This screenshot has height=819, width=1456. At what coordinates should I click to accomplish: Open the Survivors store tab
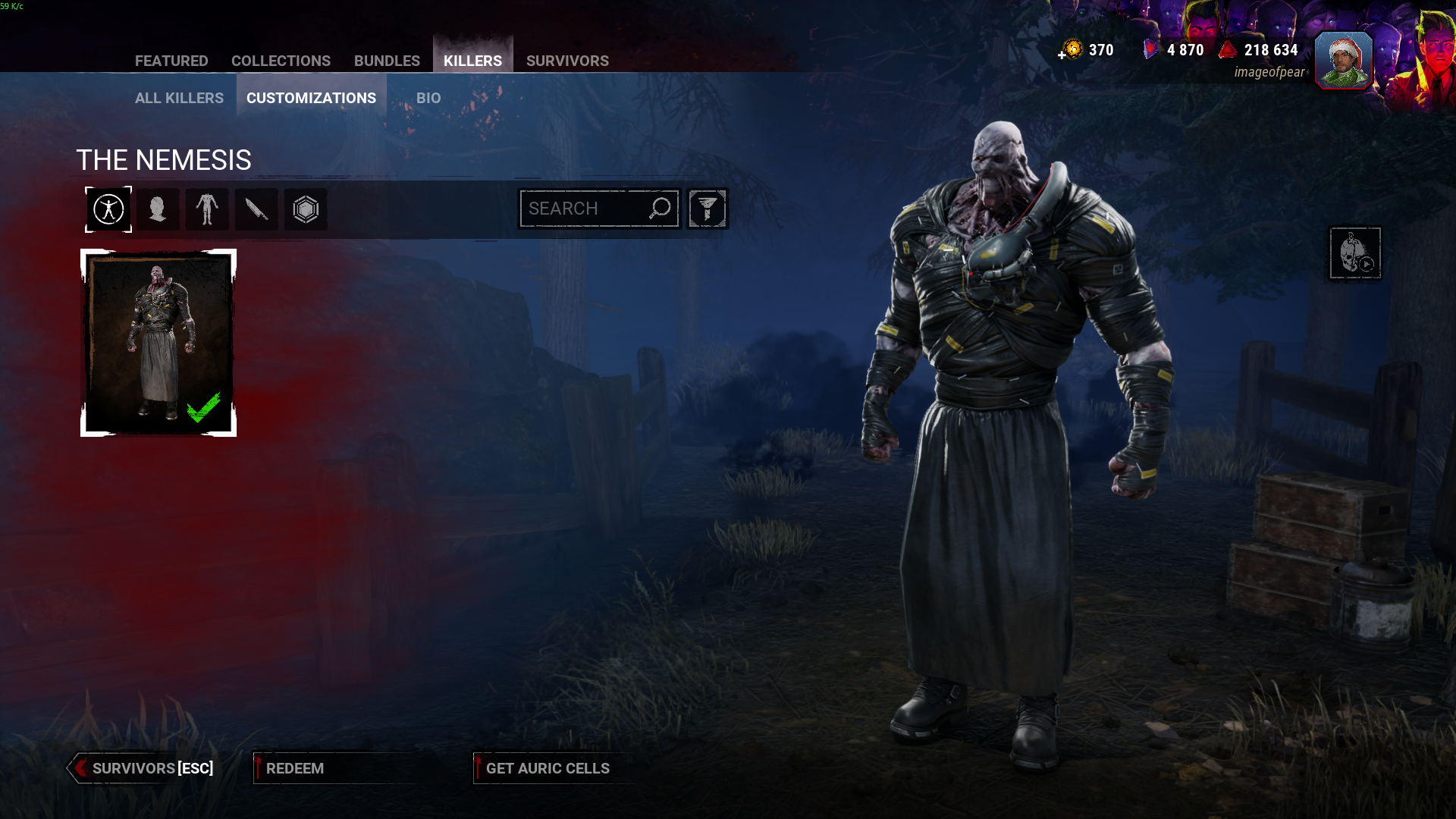point(567,61)
